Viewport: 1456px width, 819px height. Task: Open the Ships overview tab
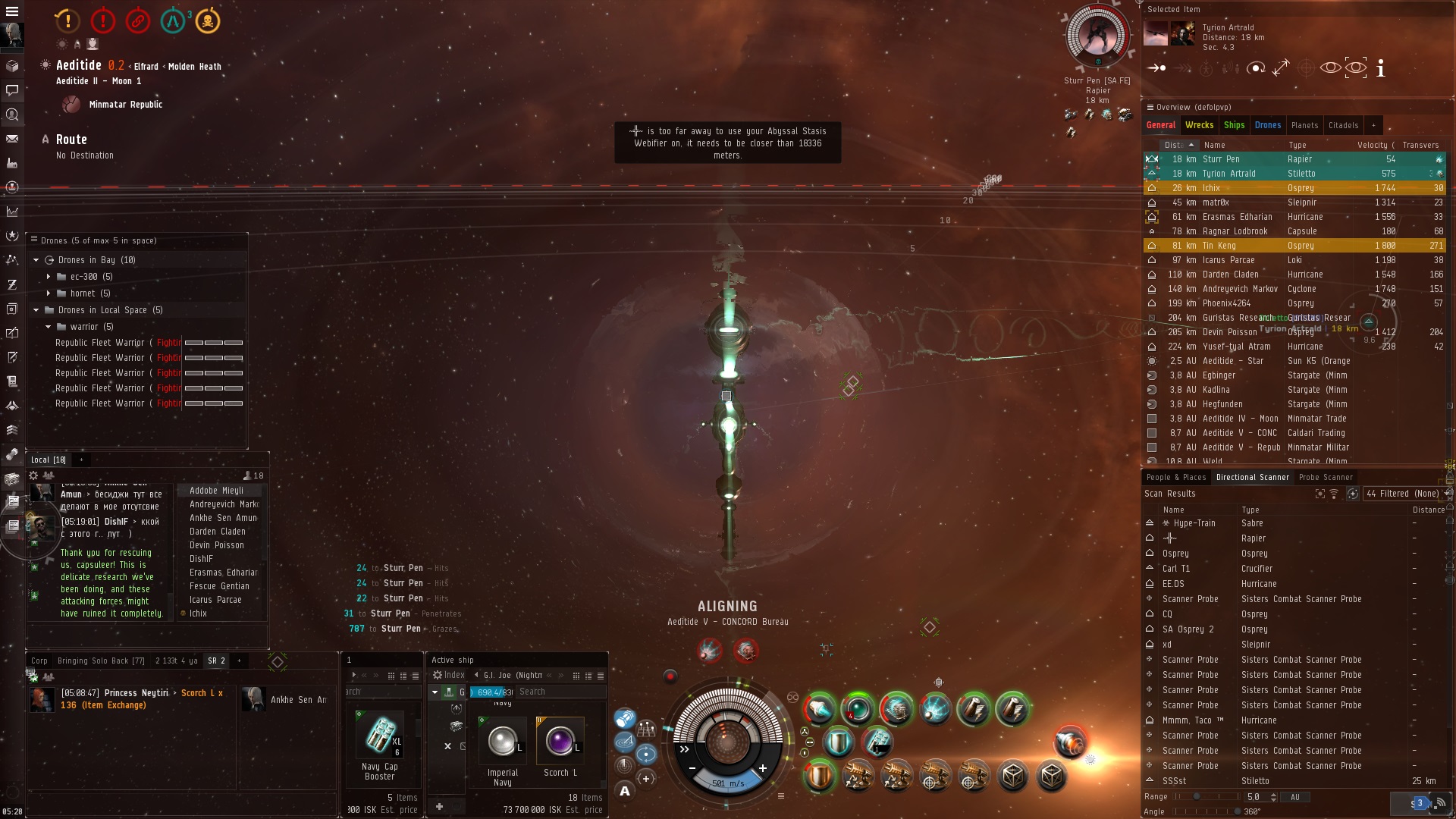coord(1234,125)
